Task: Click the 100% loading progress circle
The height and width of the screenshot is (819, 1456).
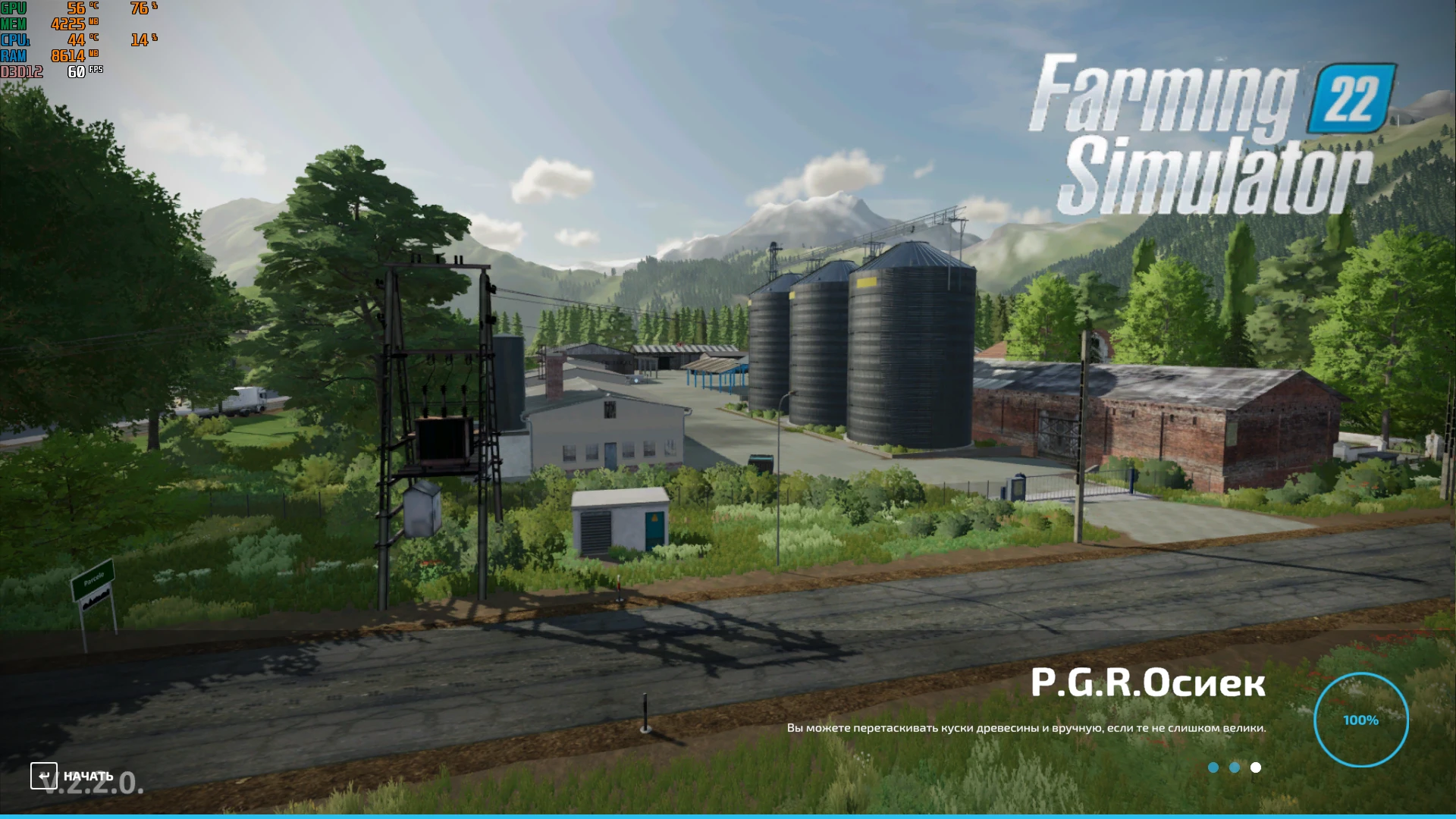Action: point(1363,719)
